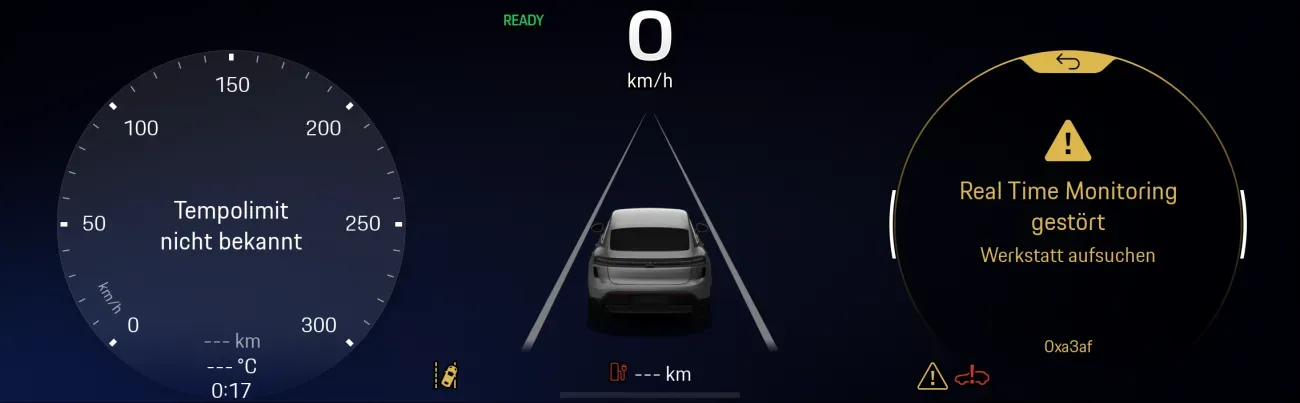
Task: Select the red charging range icon
Action: [617, 374]
